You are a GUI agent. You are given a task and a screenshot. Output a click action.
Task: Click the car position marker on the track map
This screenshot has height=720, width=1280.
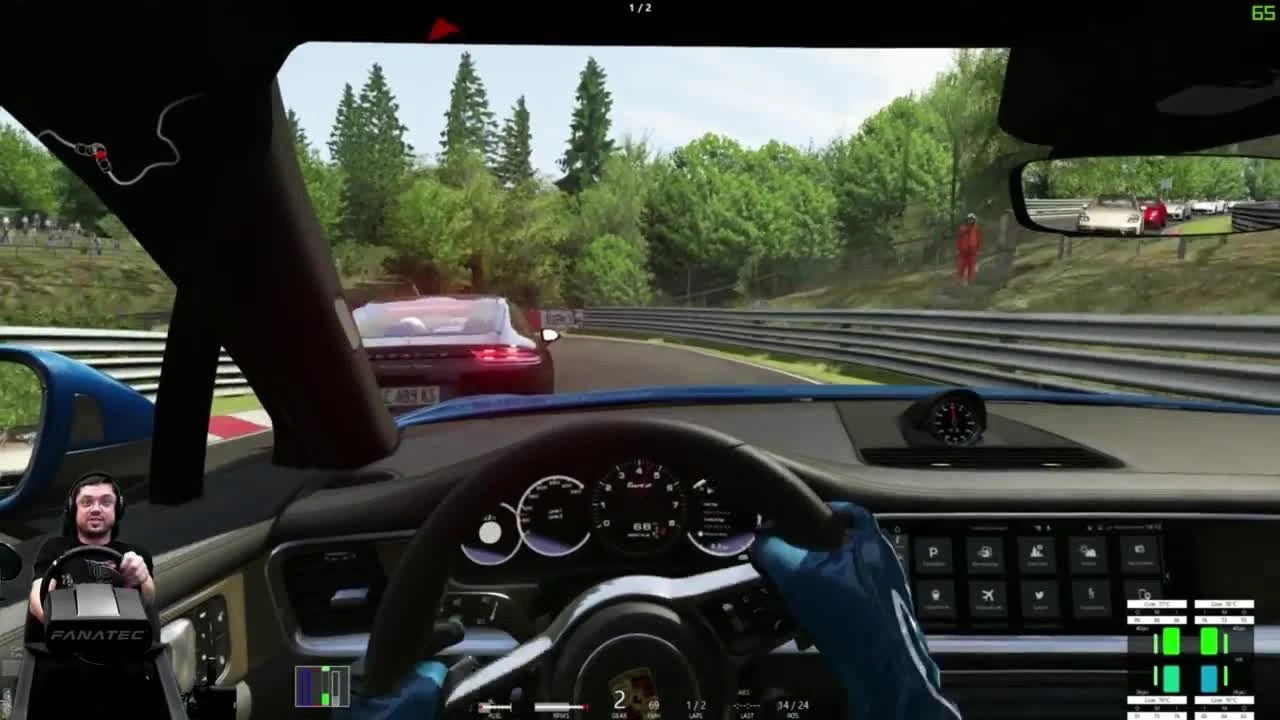click(x=100, y=152)
